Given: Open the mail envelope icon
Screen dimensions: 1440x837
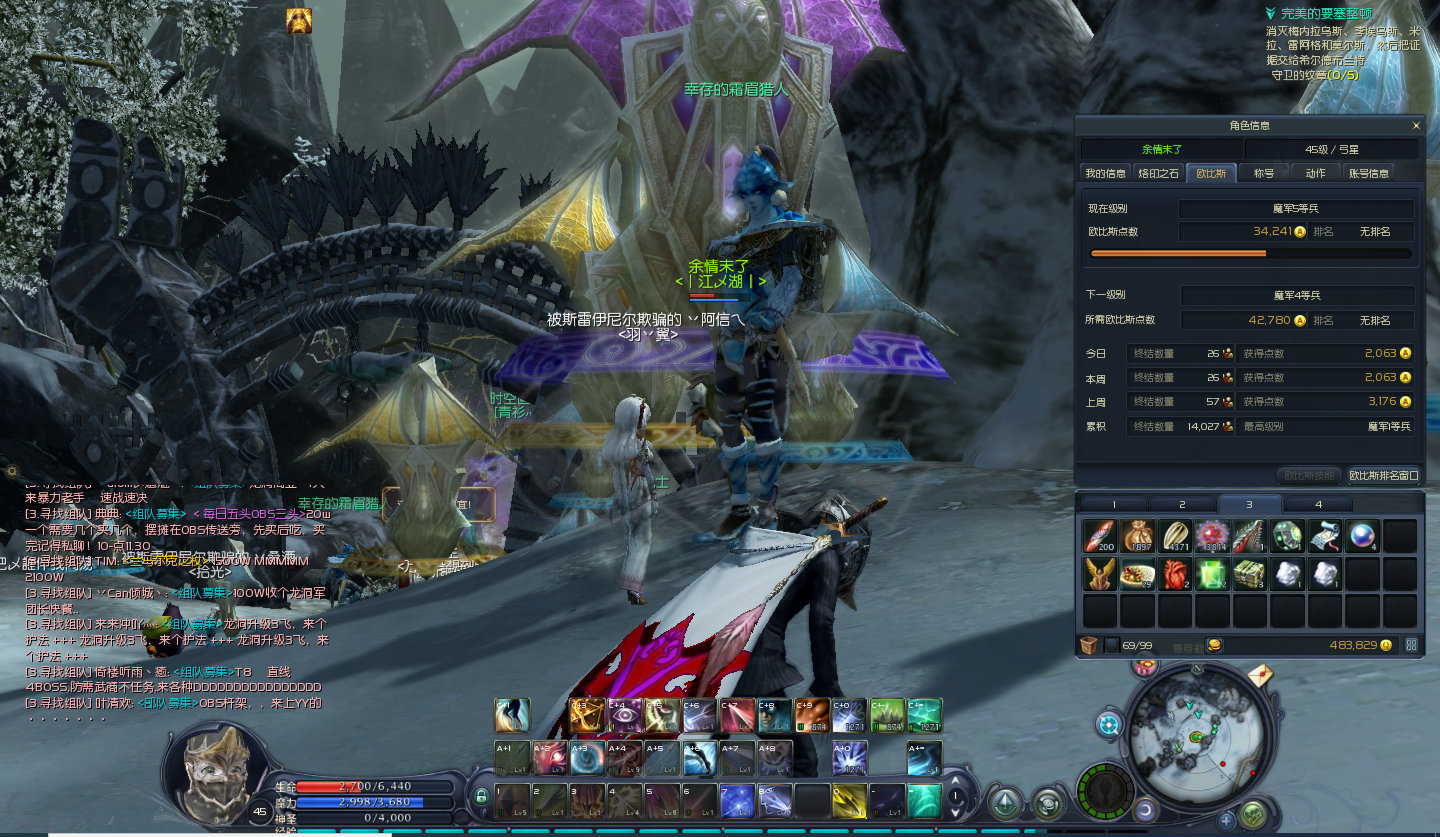Looking at the screenshot, I should 1261,677.
